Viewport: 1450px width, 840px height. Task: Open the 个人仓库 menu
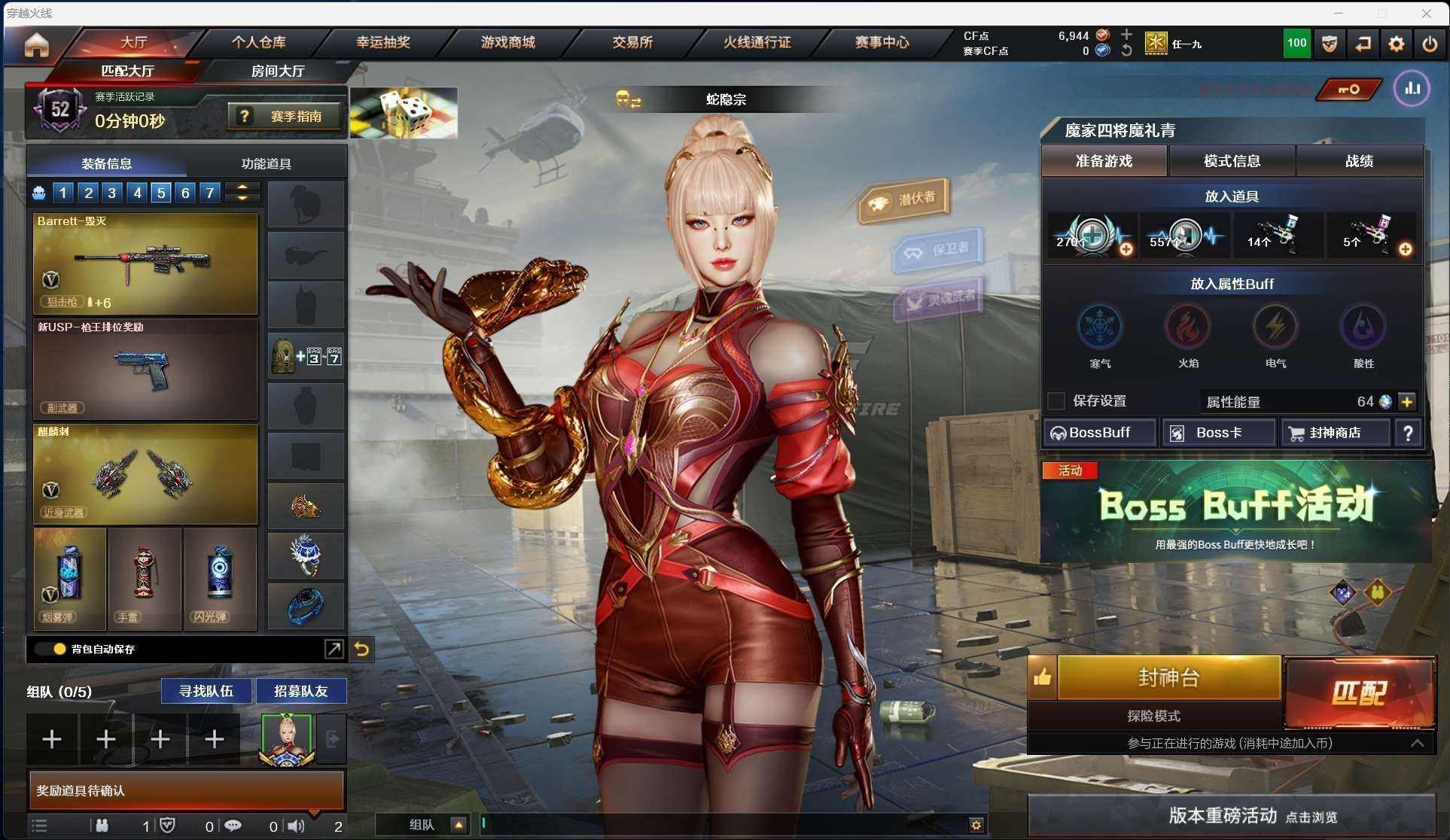coord(258,43)
